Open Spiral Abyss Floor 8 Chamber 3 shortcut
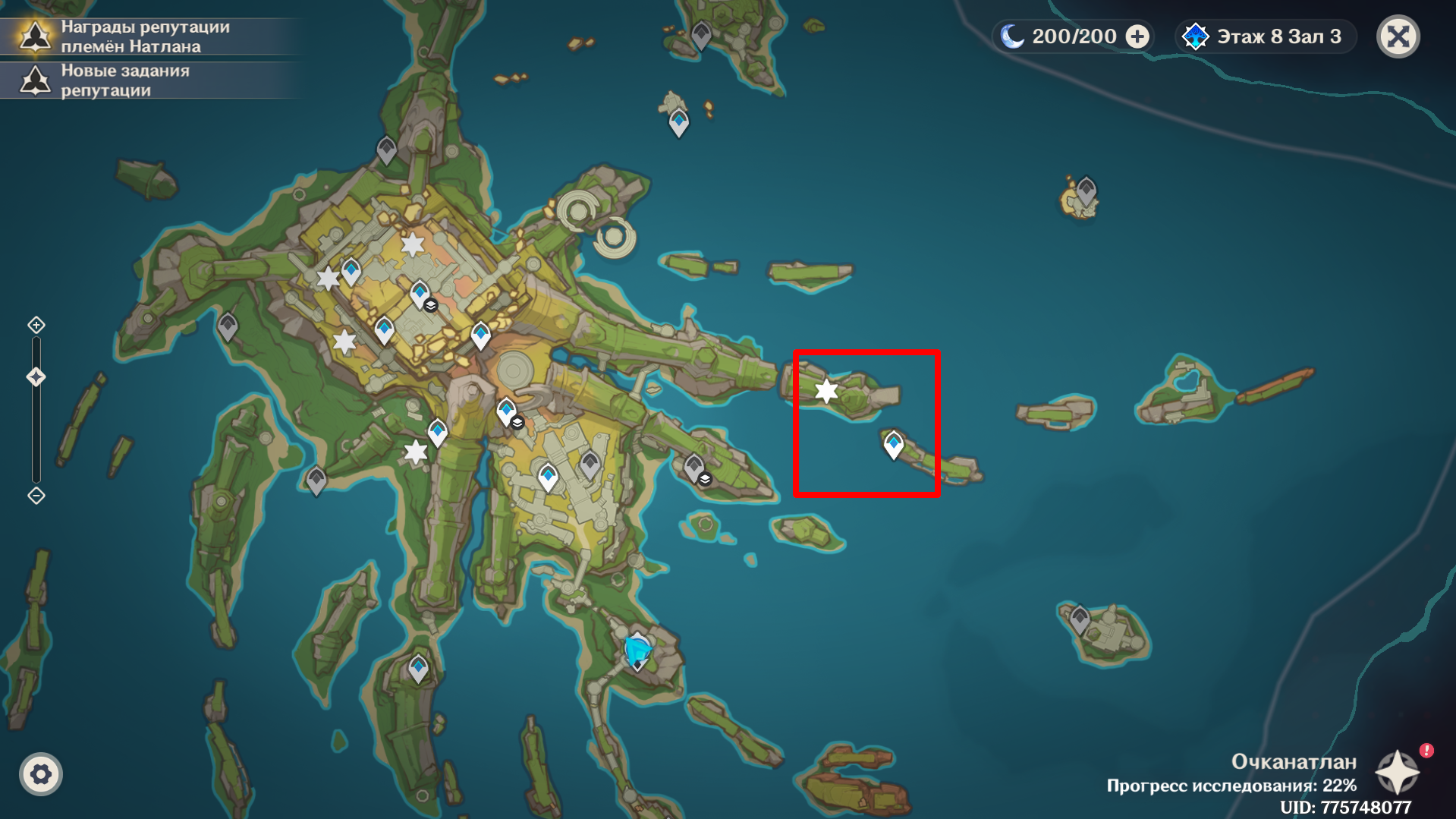 click(x=1265, y=36)
